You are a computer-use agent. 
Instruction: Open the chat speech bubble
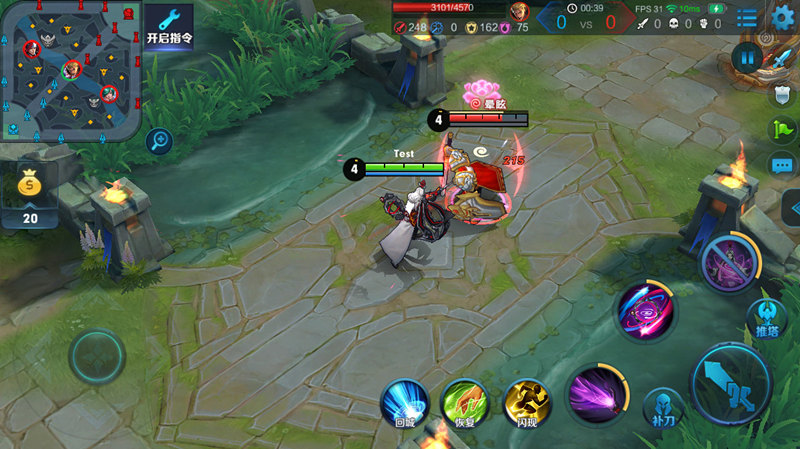pyautogui.click(x=782, y=165)
